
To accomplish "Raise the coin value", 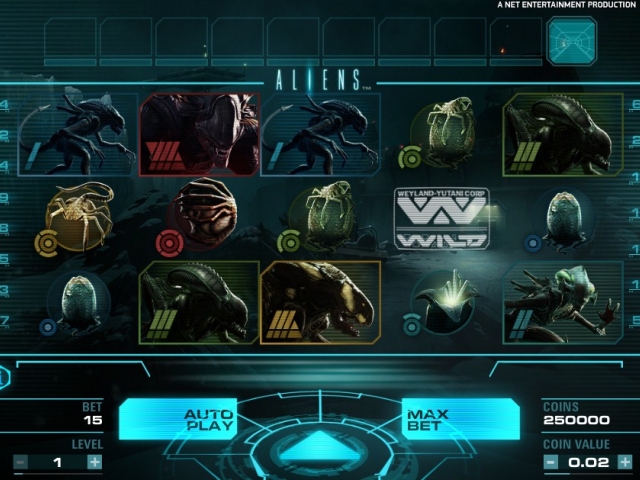I will coord(624,462).
